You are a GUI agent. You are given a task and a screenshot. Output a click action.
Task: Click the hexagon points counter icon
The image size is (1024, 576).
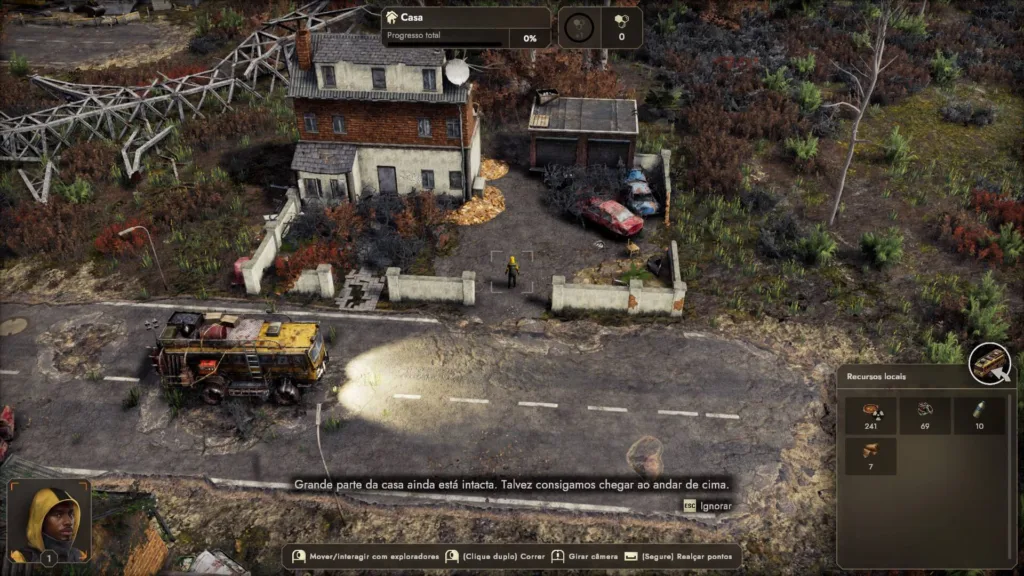point(621,20)
